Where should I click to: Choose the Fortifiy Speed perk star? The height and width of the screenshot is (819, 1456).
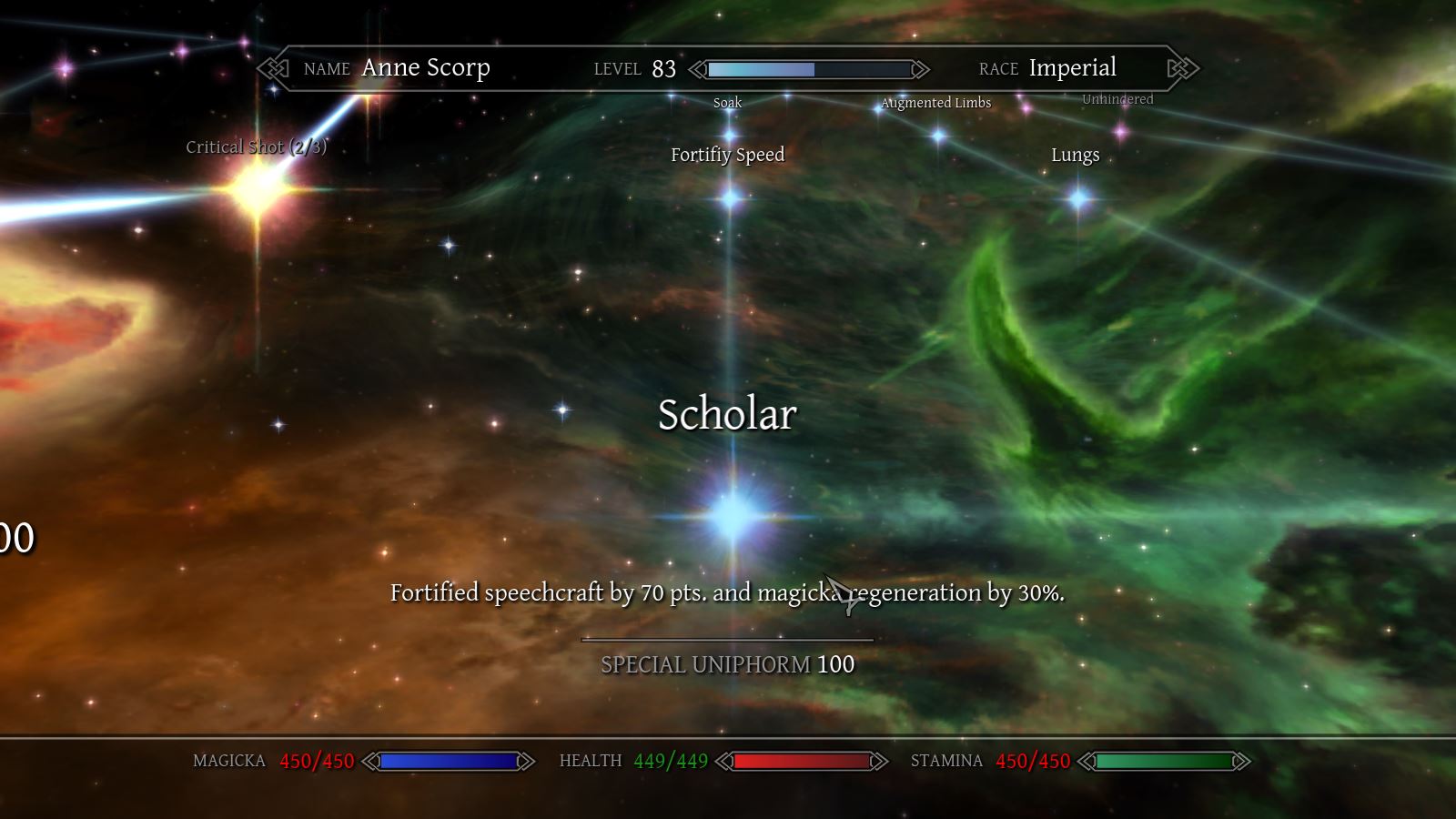pos(731,197)
